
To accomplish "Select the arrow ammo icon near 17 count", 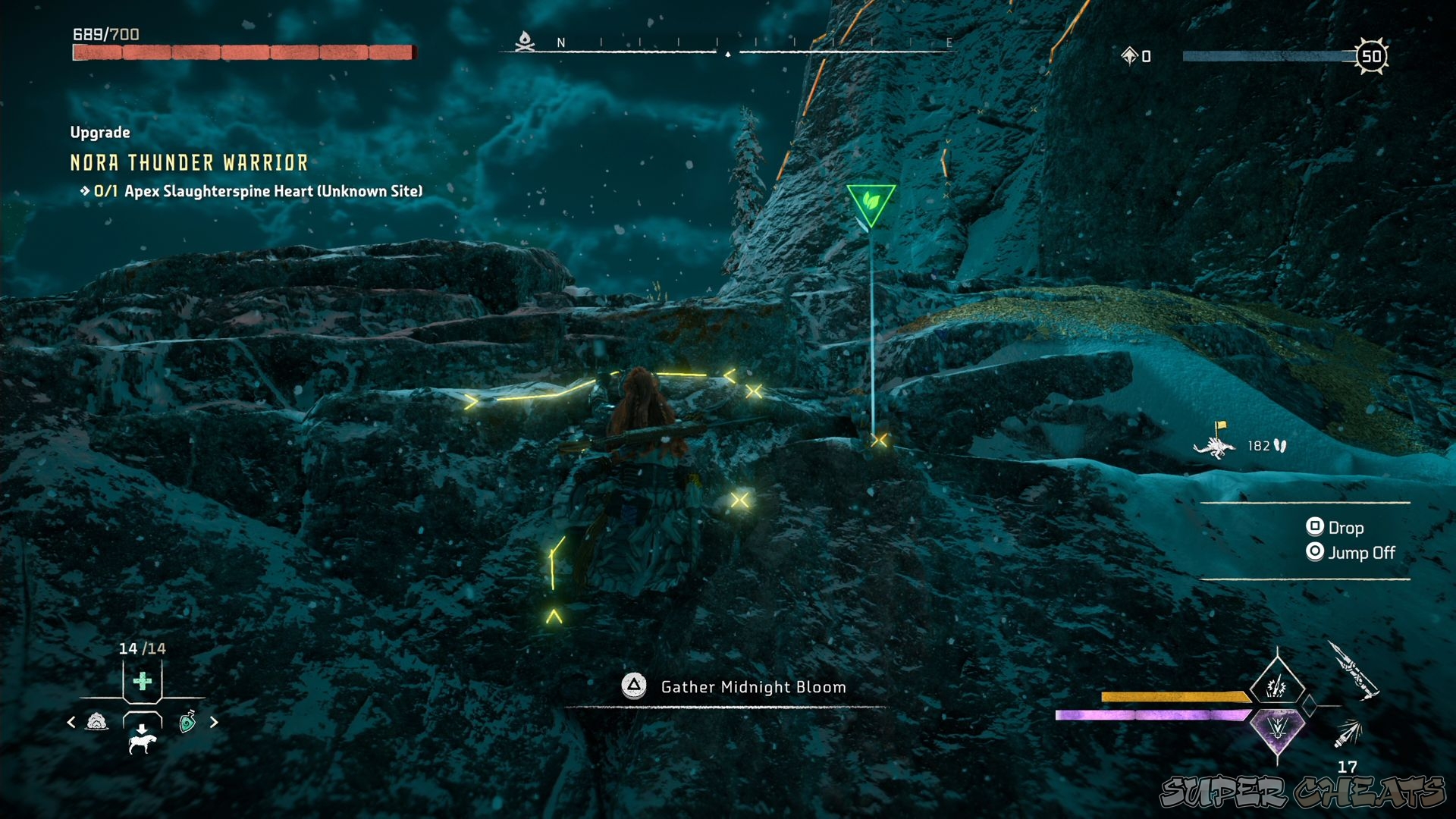I will coord(1351,733).
